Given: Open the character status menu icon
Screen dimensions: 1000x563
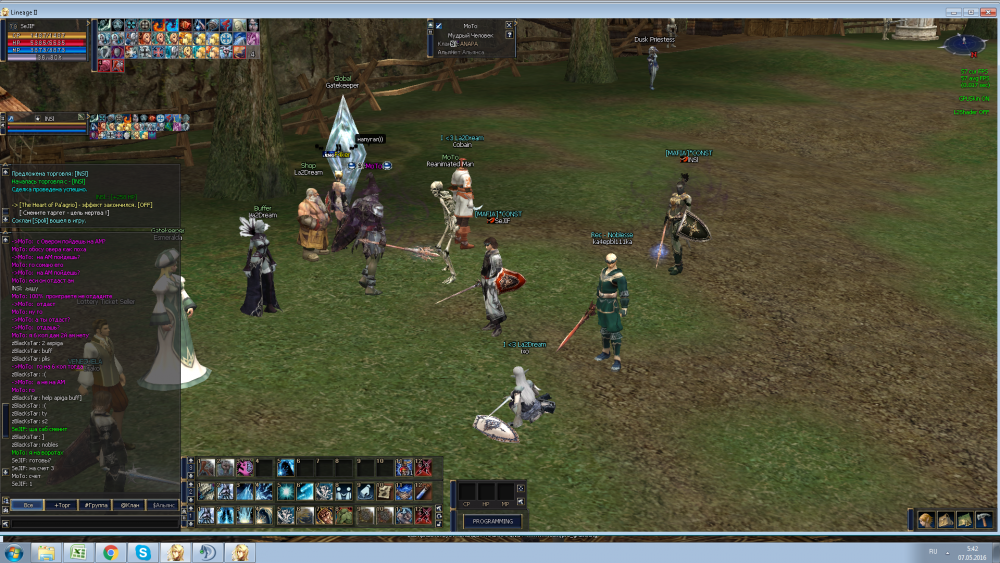Looking at the screenshot, I should tap(926, 519).
